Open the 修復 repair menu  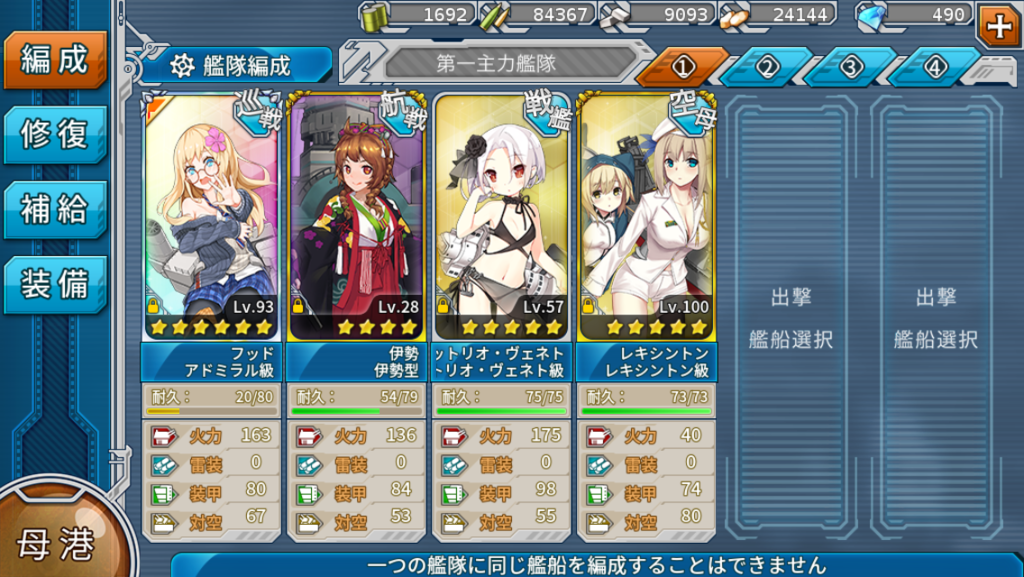[55, 135]
